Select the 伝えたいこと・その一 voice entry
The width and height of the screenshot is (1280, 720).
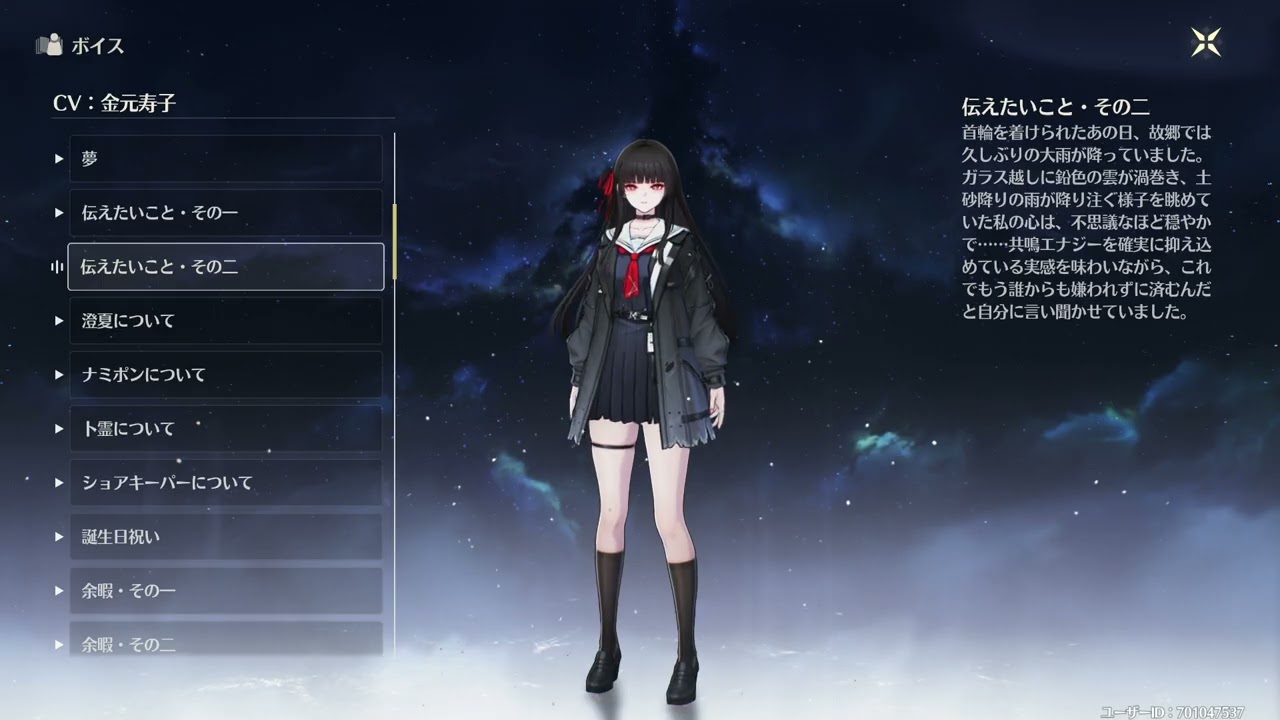(225, 213)
